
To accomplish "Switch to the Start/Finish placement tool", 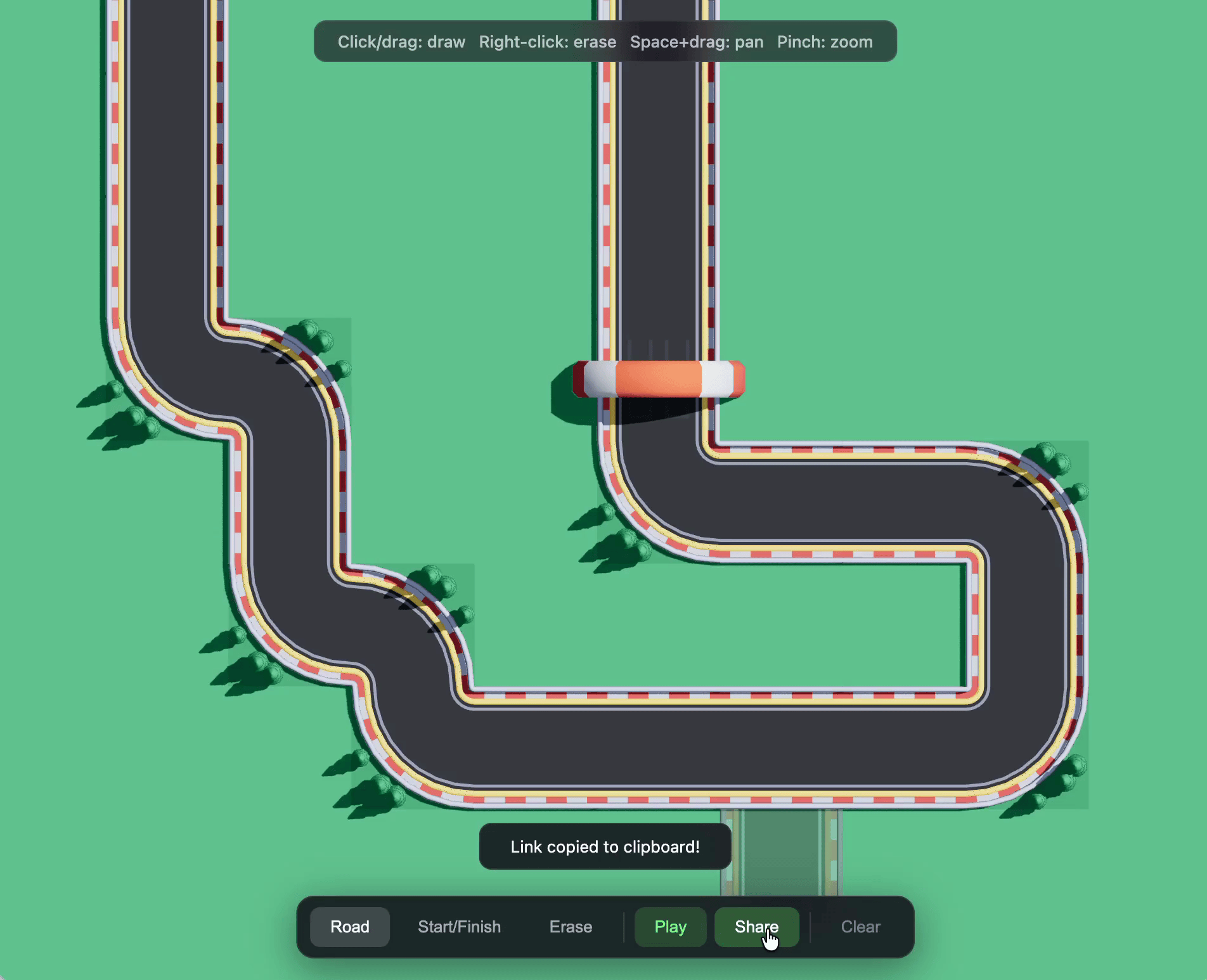I will click(459, 926).
